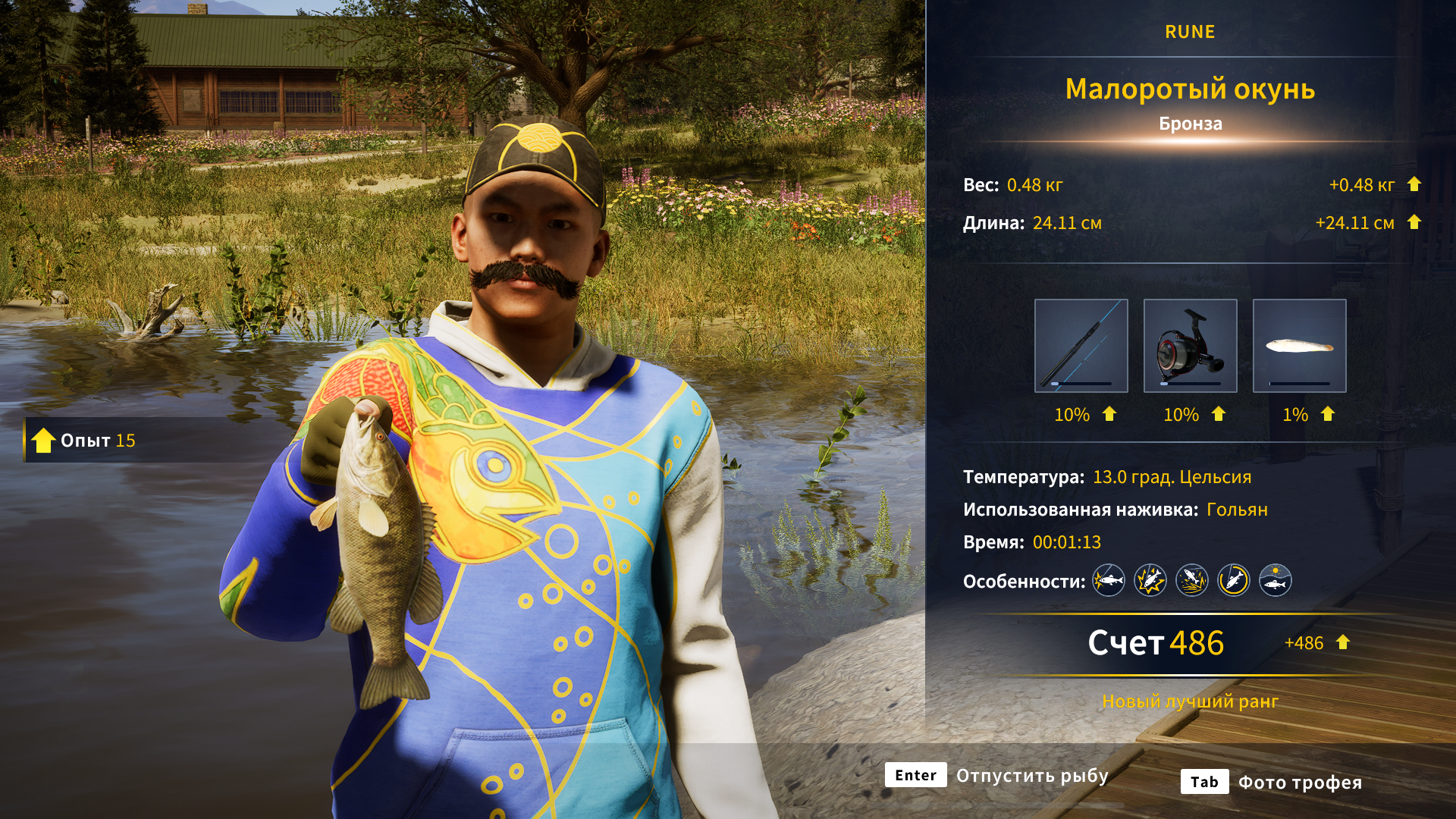Image resolution: width=1456 pixels, height=819 pixels.
Task: Select the spinning reel equipment slot
Action: tap(1190, 346)
